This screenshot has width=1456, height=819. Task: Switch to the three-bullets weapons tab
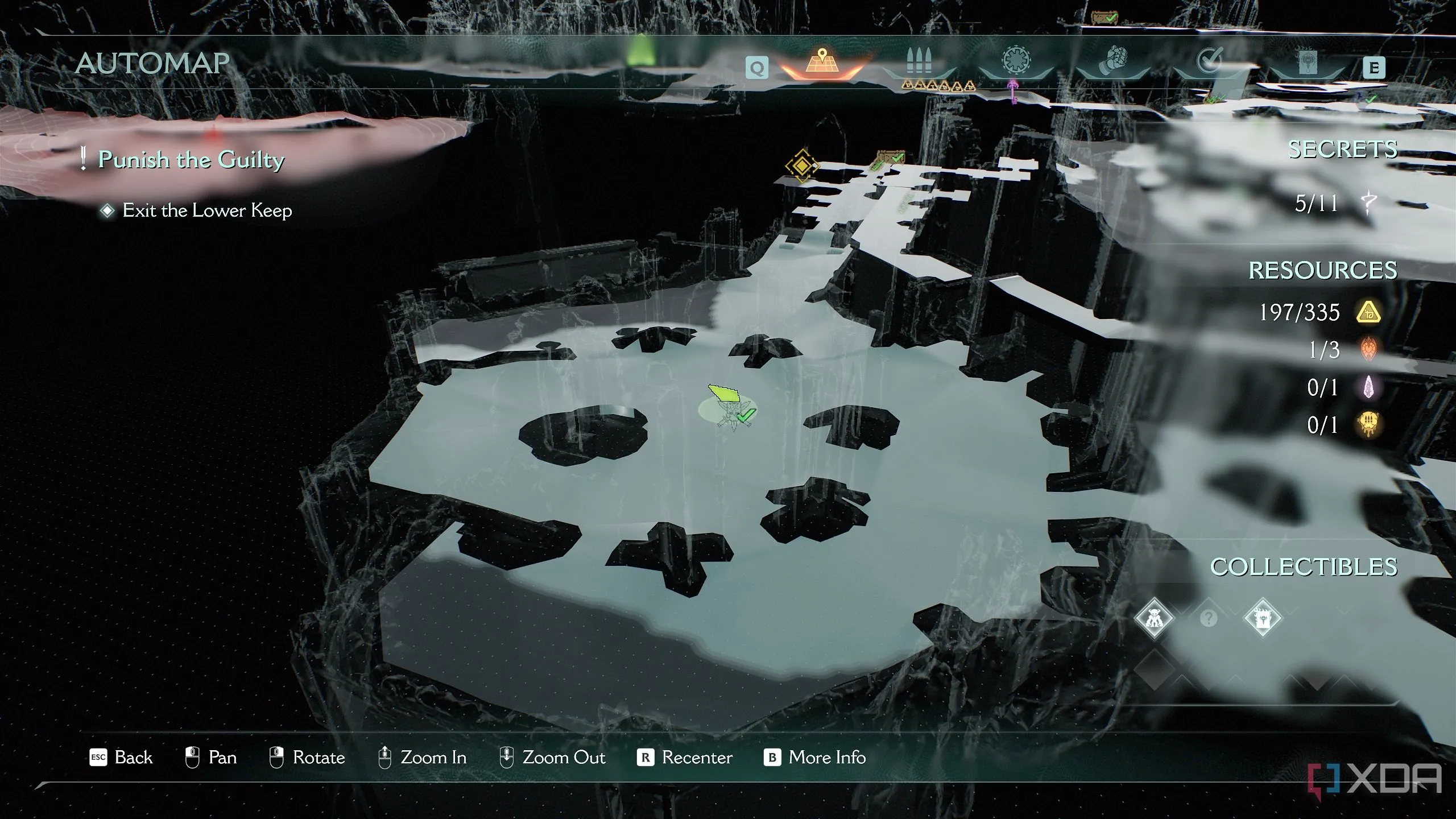tap(919, 63)
